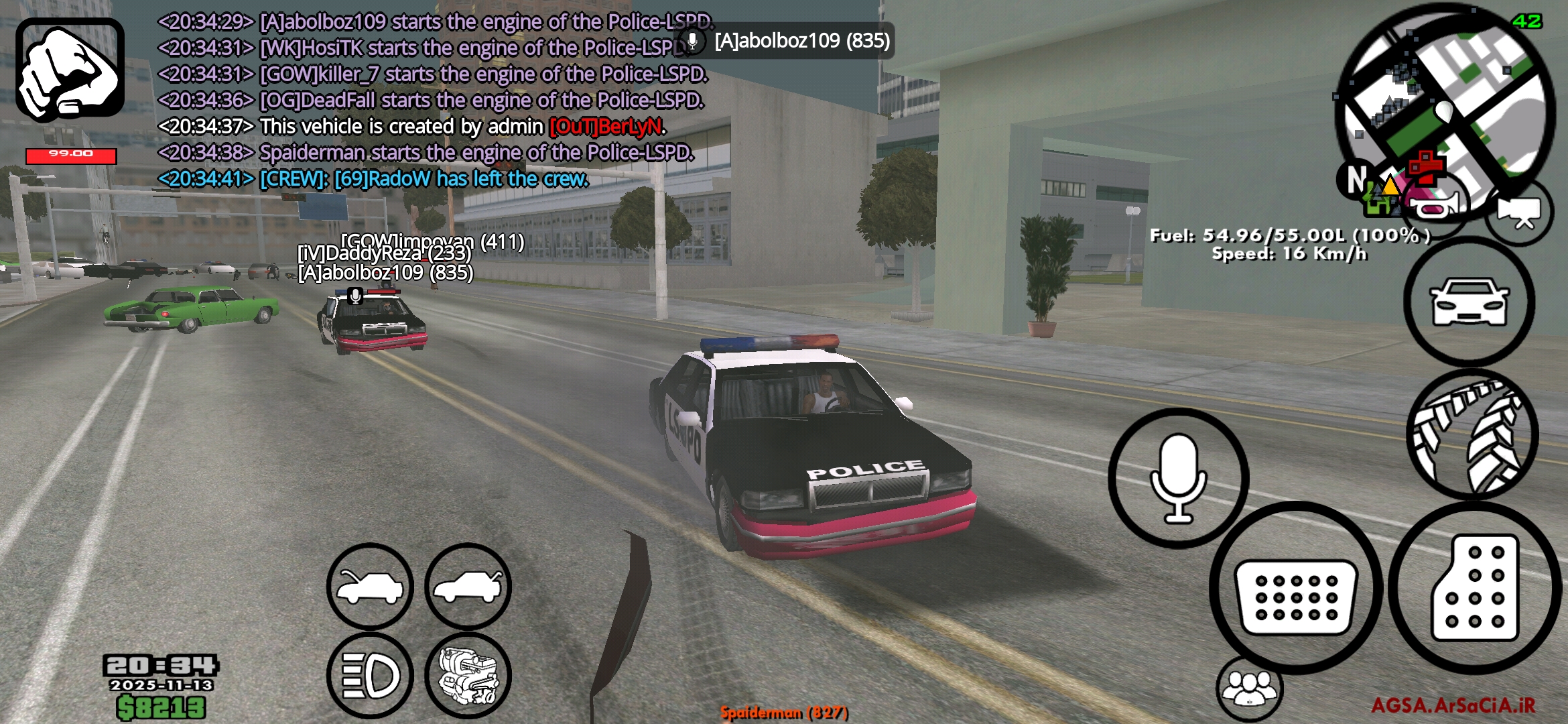Tap the voice chat microphone button

point(1178,479)
